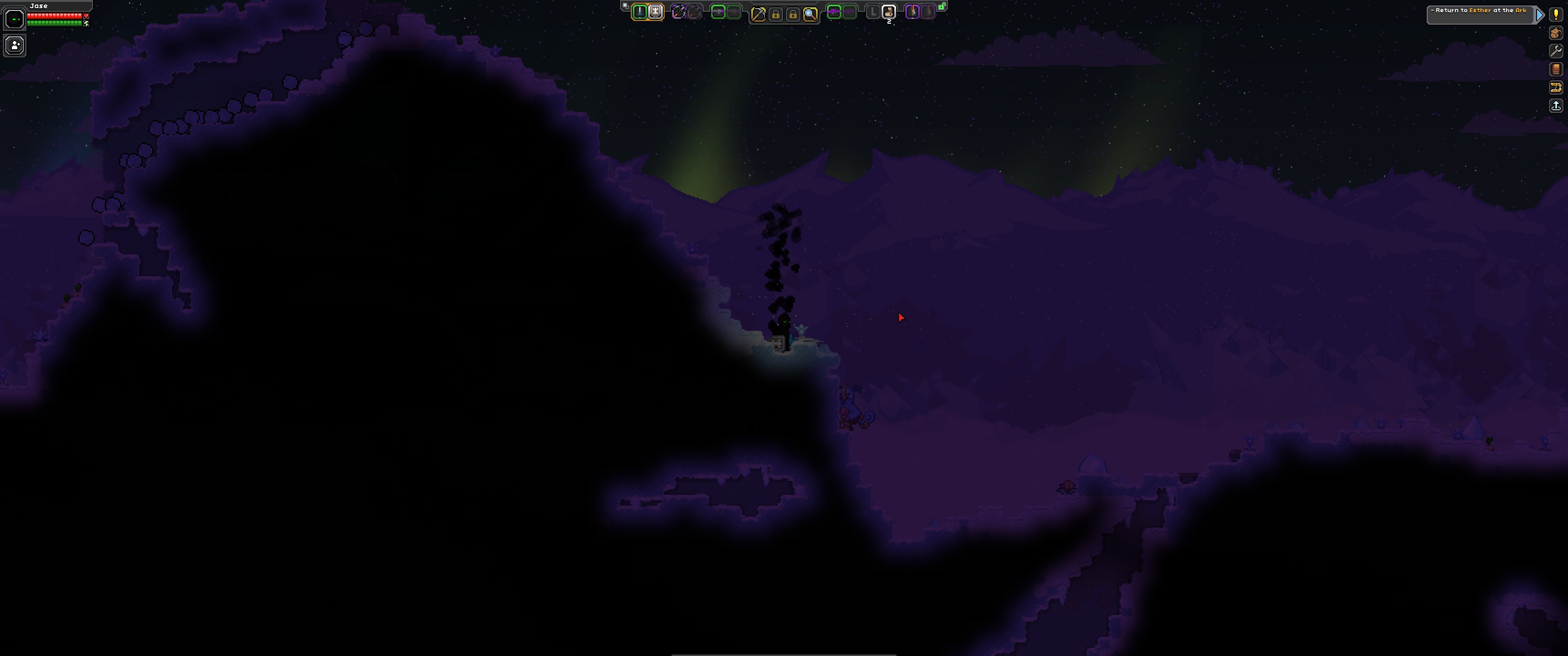Click the beam up teleport button
Image resolution: width=1568 pixels, height=656 pixels.
pyautogui.click(x=1556, y=106)
